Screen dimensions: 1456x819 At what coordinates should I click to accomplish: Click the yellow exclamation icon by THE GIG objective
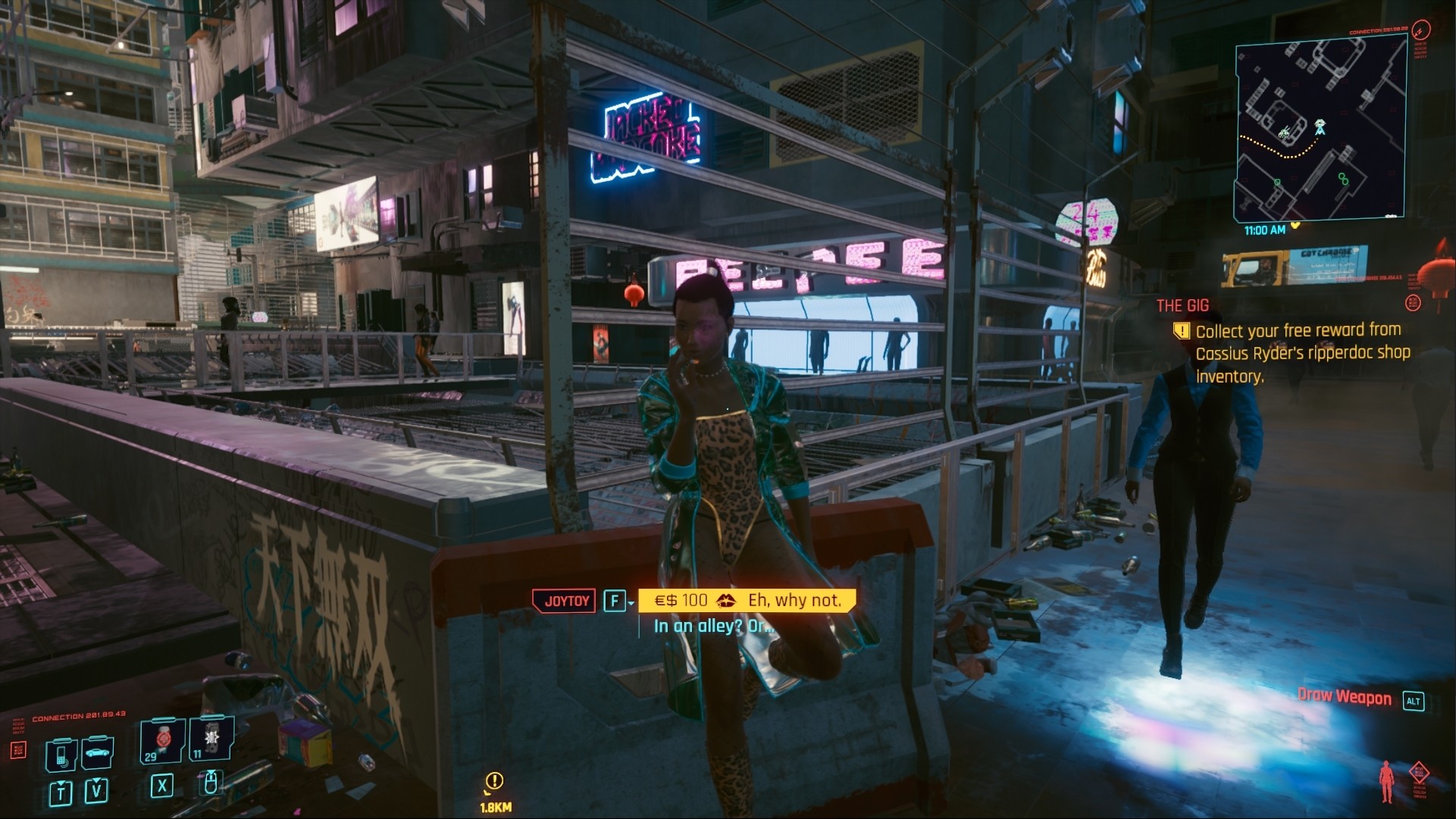point(1181,330)
